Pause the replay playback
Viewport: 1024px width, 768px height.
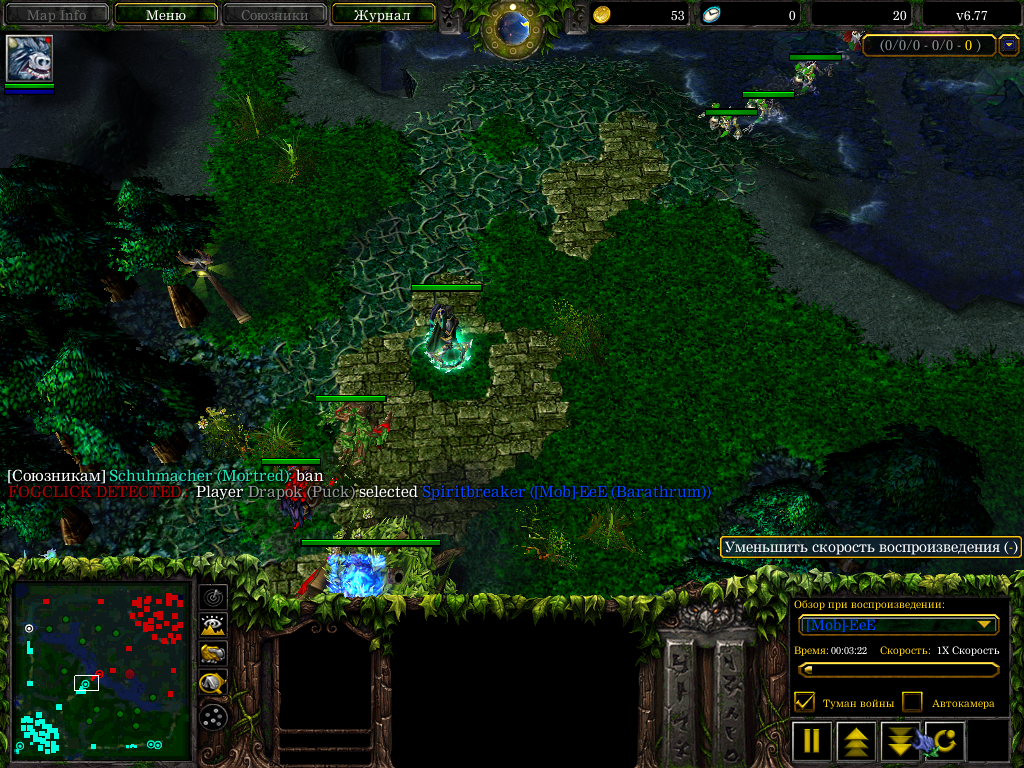(x=812, y=741)
